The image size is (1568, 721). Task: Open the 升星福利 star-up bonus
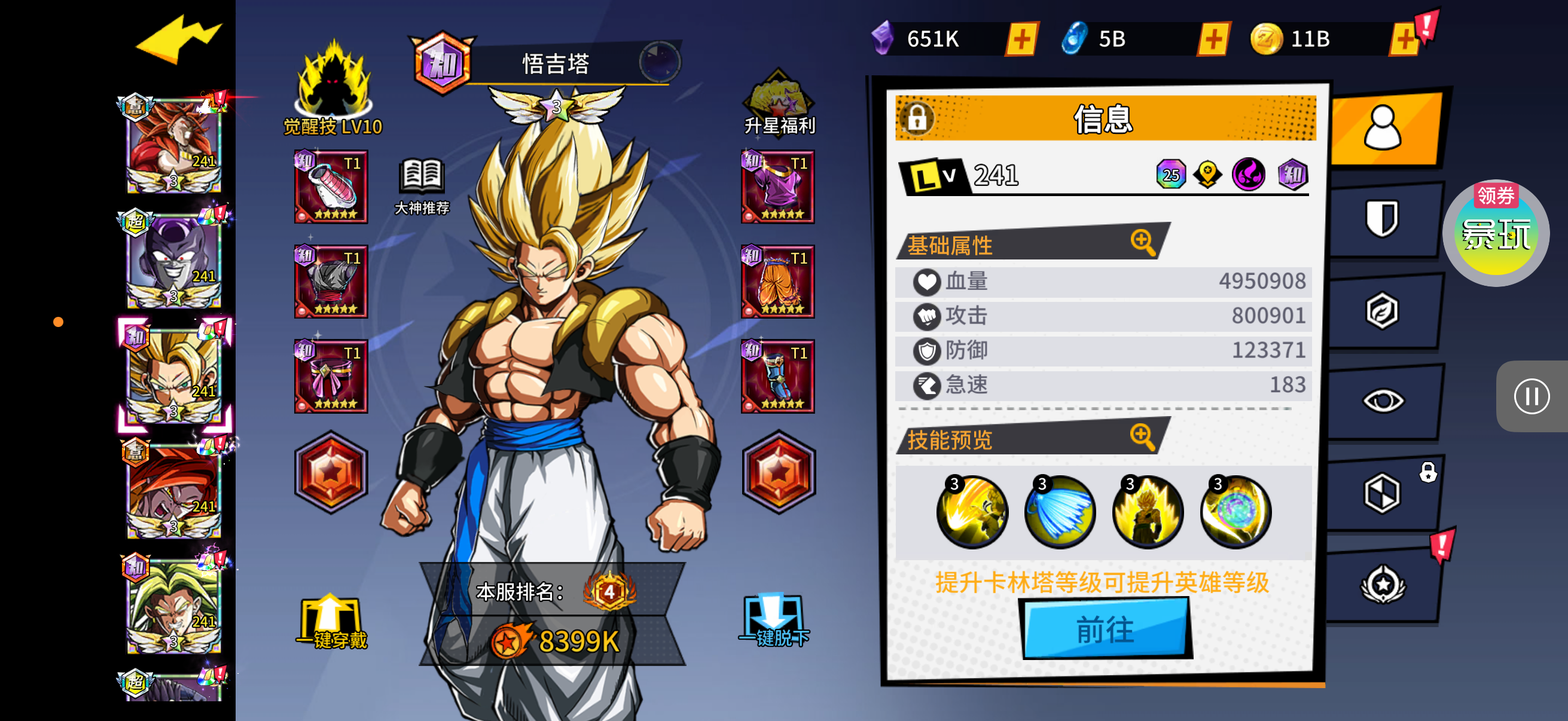[x=779, y=103]
